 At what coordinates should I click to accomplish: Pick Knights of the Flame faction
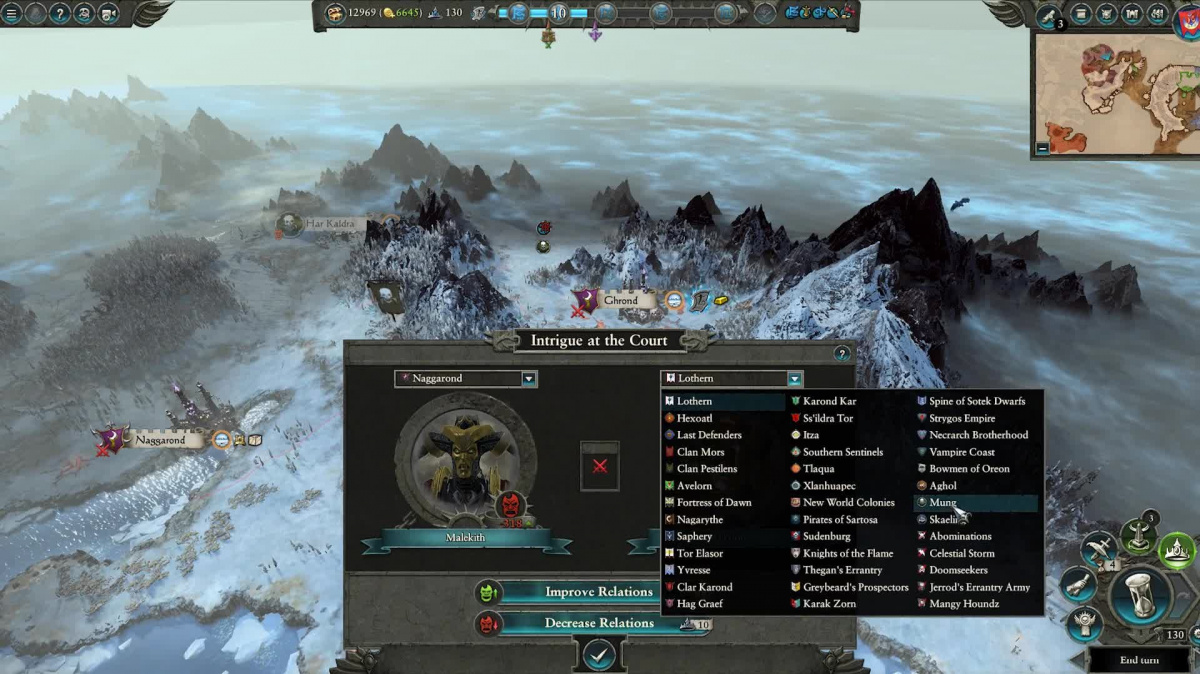(847, 553)
